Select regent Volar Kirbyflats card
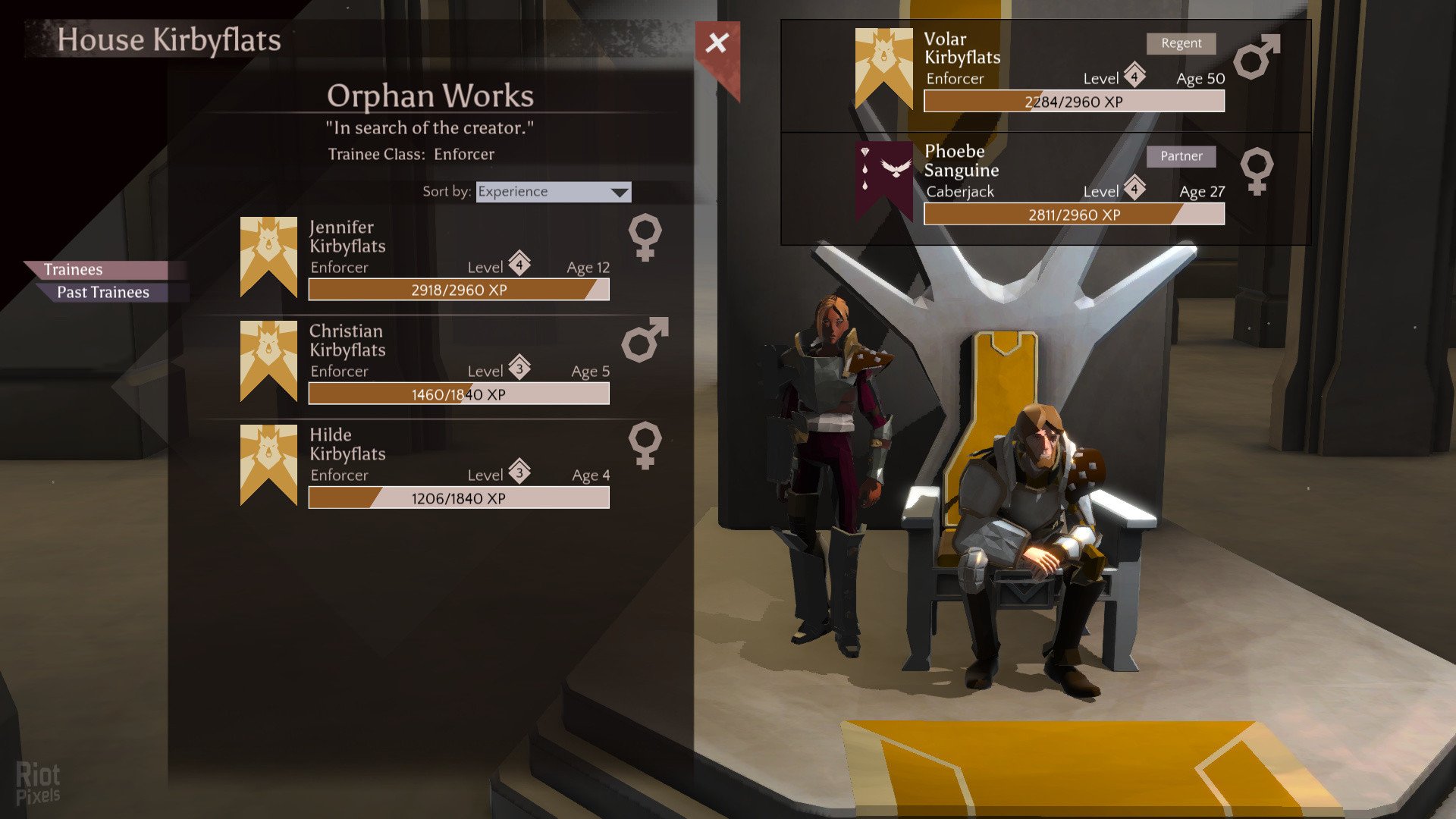The height and width of the screenshot is (819, 1456). (x=1046, y=72)
